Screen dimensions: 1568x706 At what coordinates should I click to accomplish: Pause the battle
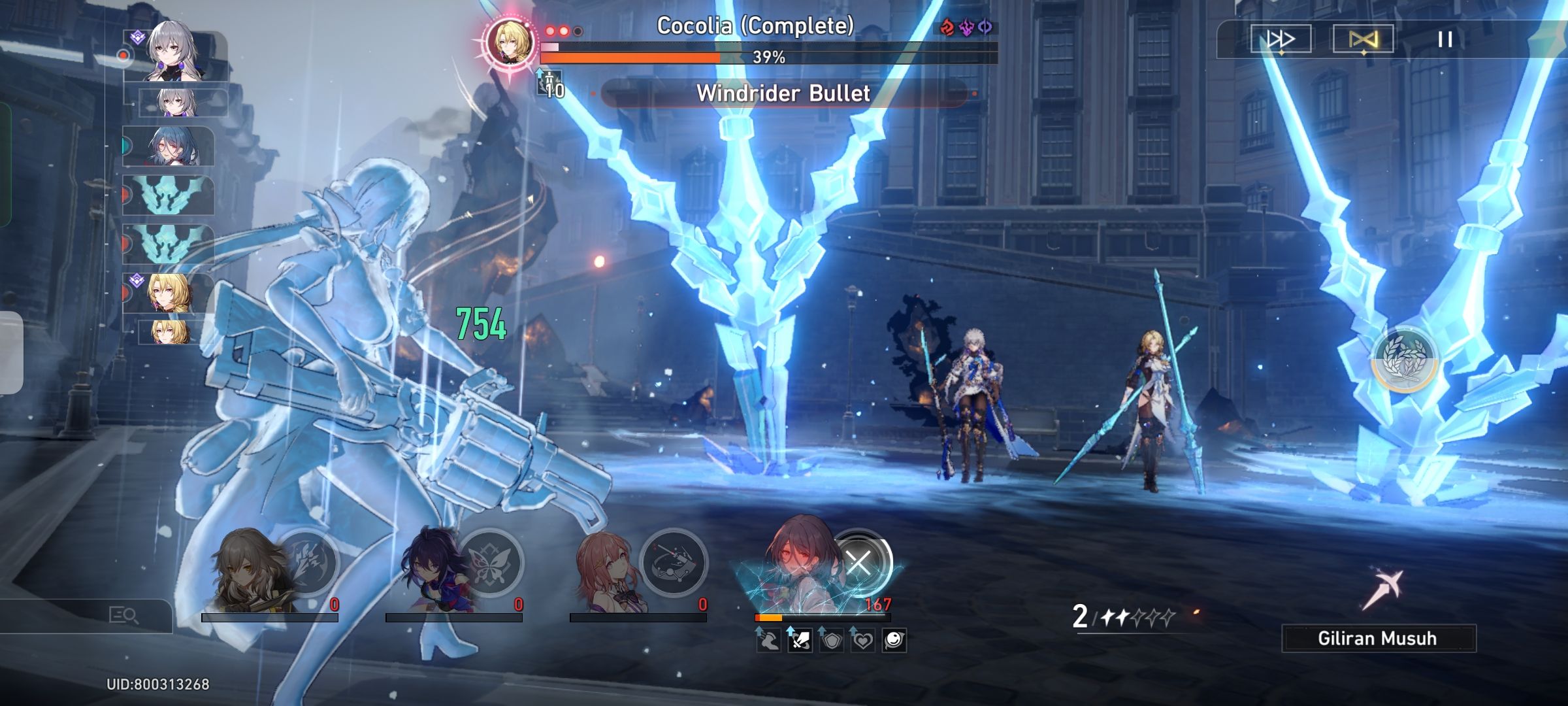pyautogui.click(x=1445, y=39)
